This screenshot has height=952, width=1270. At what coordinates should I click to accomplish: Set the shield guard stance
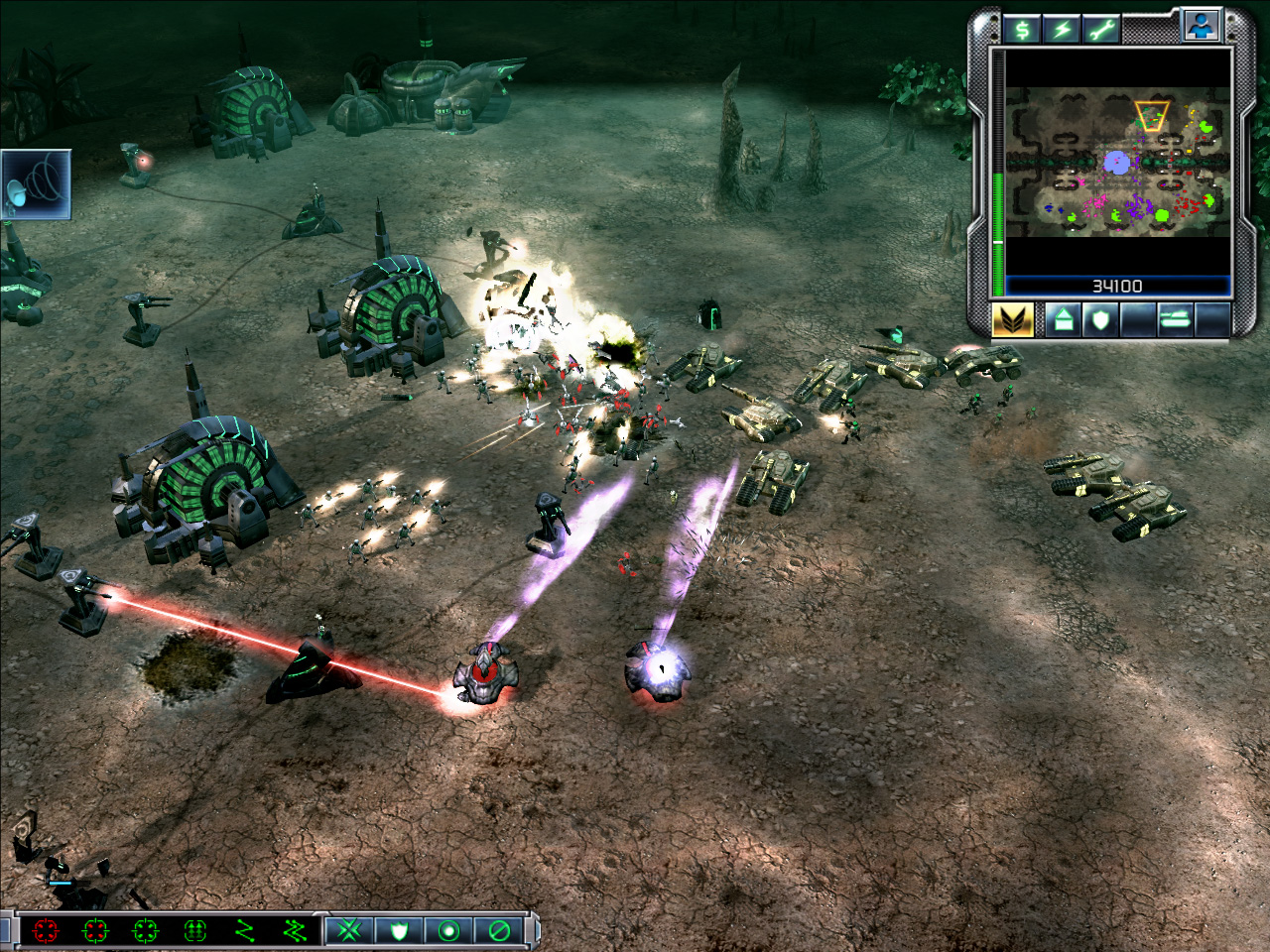pos(399,930)
